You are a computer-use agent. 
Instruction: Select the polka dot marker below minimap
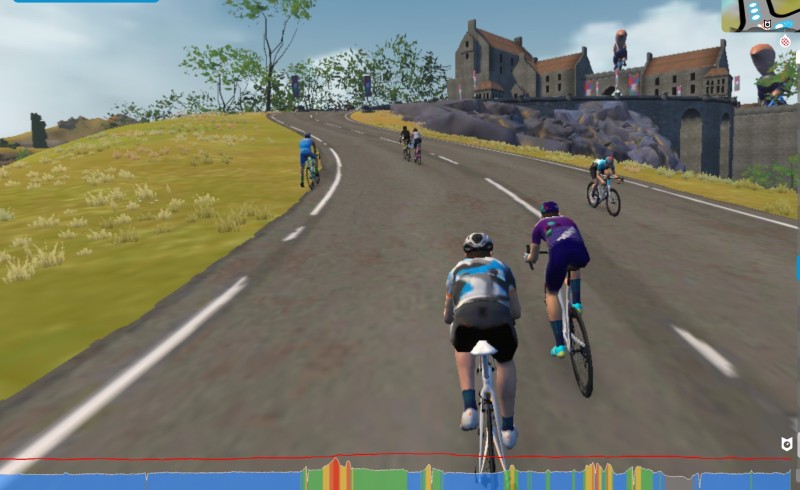click(x=785, y=43)
